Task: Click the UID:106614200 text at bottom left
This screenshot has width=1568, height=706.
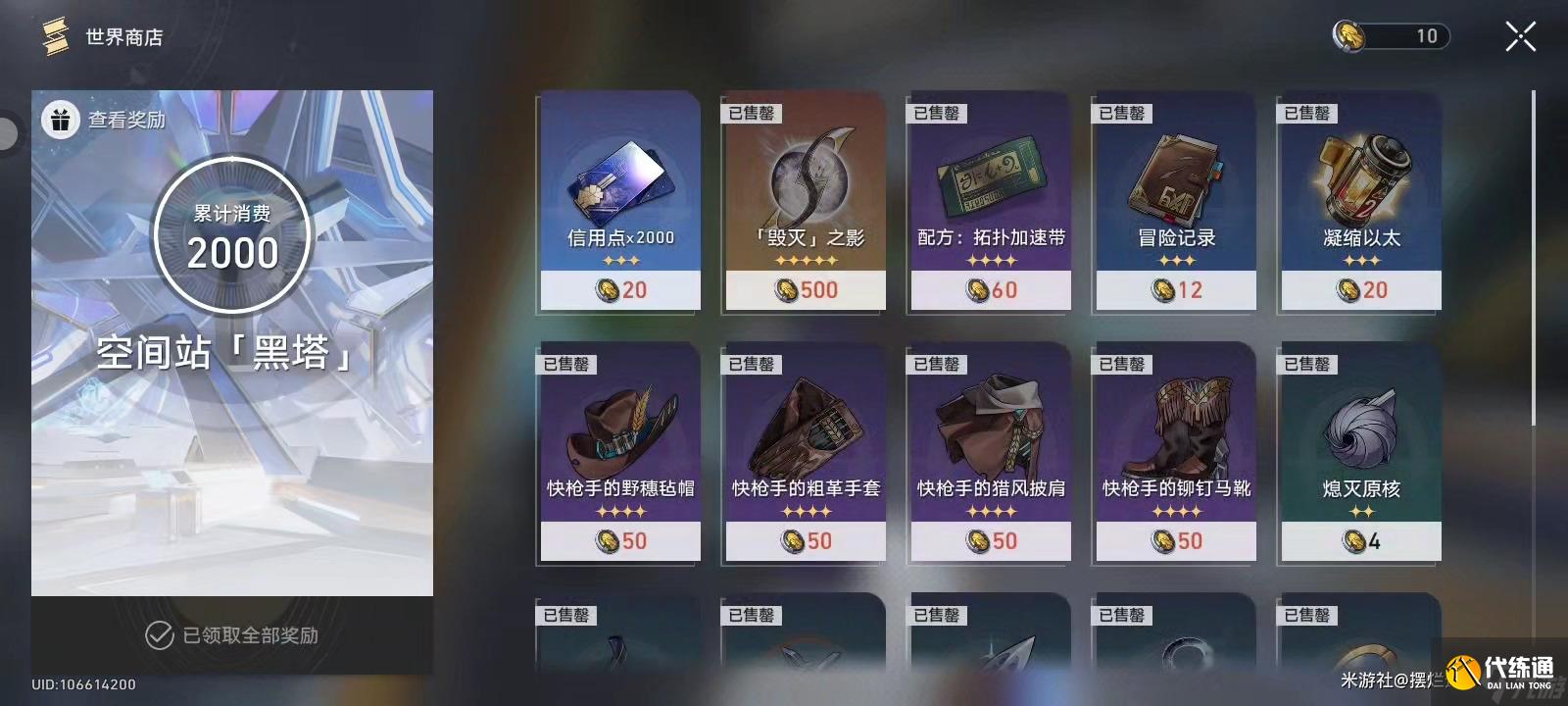Action: (83, 684)
